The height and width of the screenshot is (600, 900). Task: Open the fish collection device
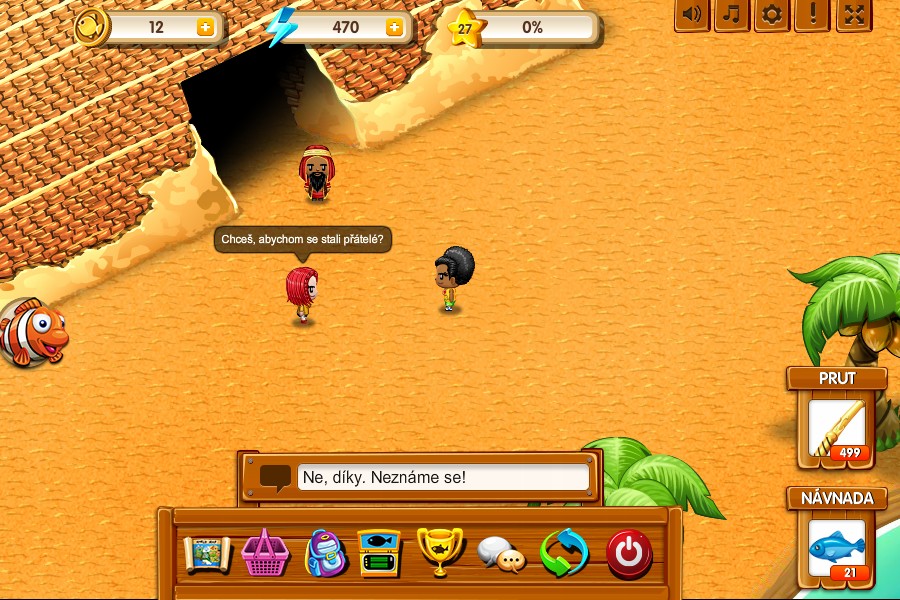click(x=380, y=553)
